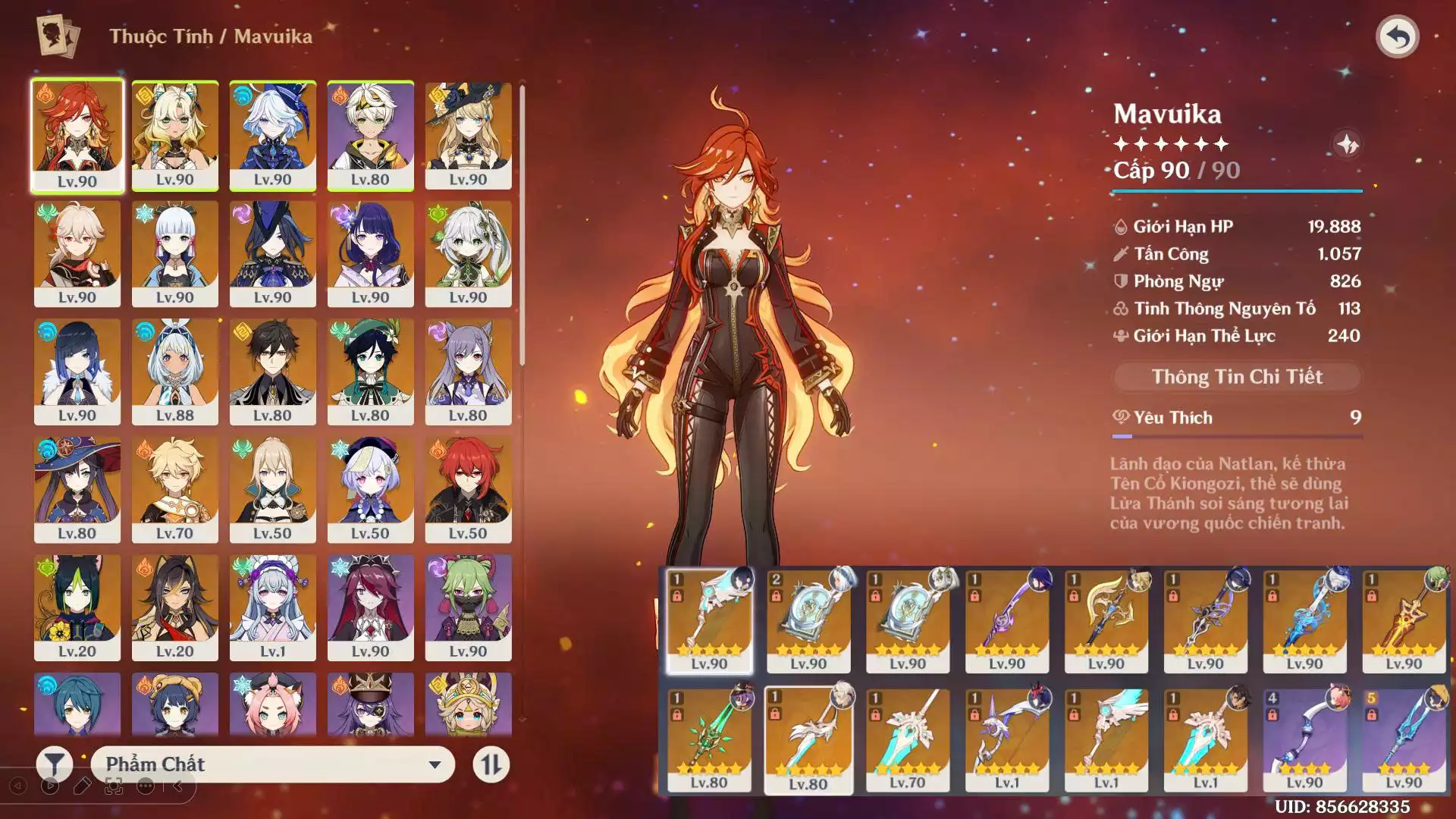
Task: Choose Nahida from the character grid
Action: click(468, 253)
